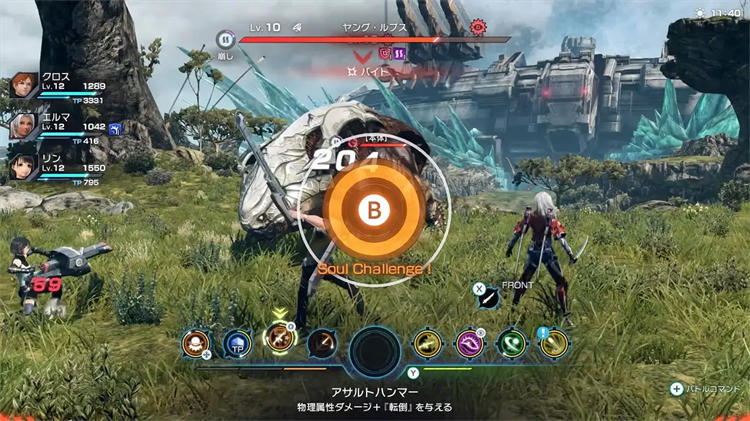Viewport: 750px width, 421px height.
Task: Use the highlighted Assault Hammer art
Action: point(278,340)
